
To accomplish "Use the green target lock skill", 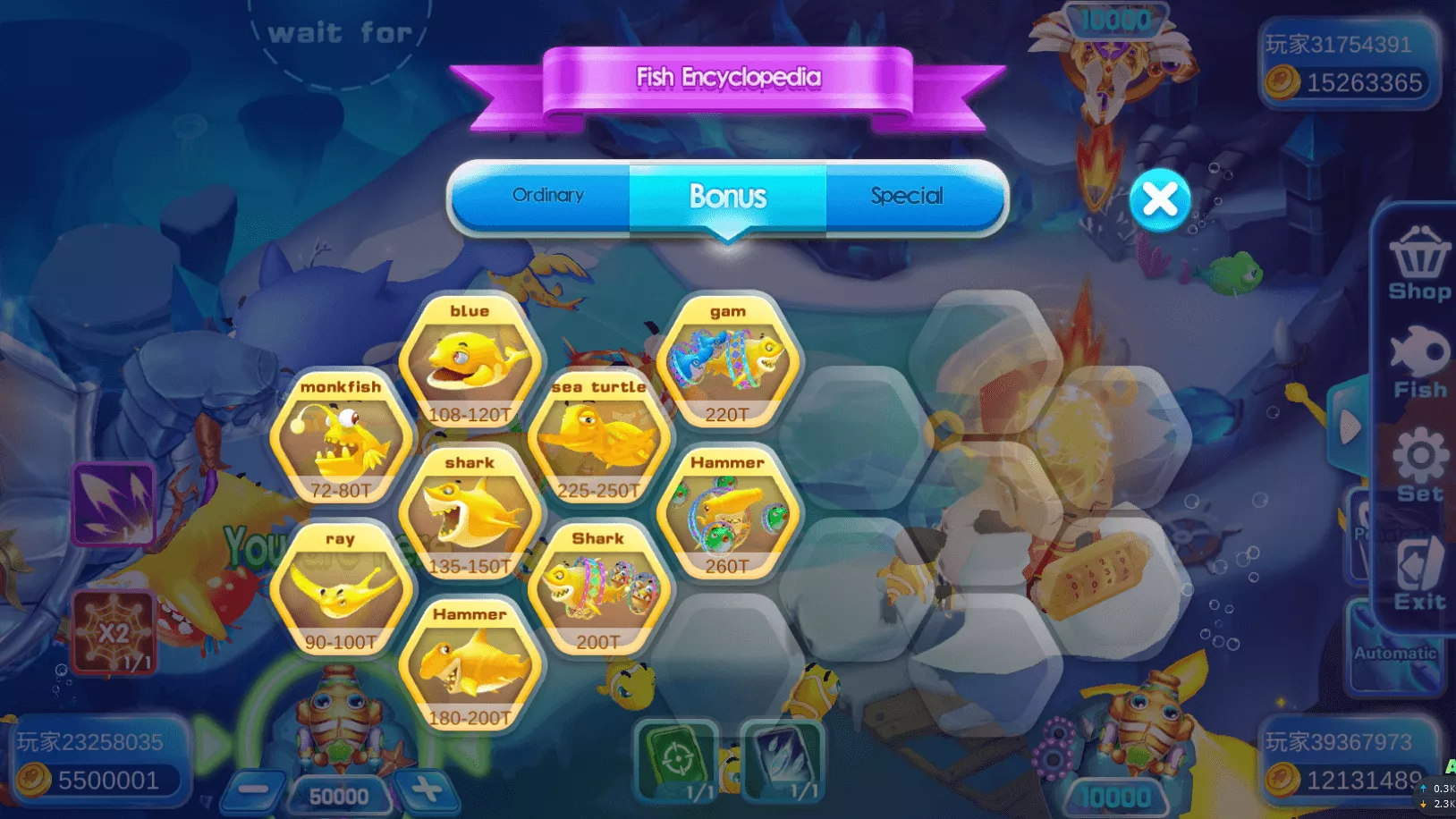I will pos(676,760).
